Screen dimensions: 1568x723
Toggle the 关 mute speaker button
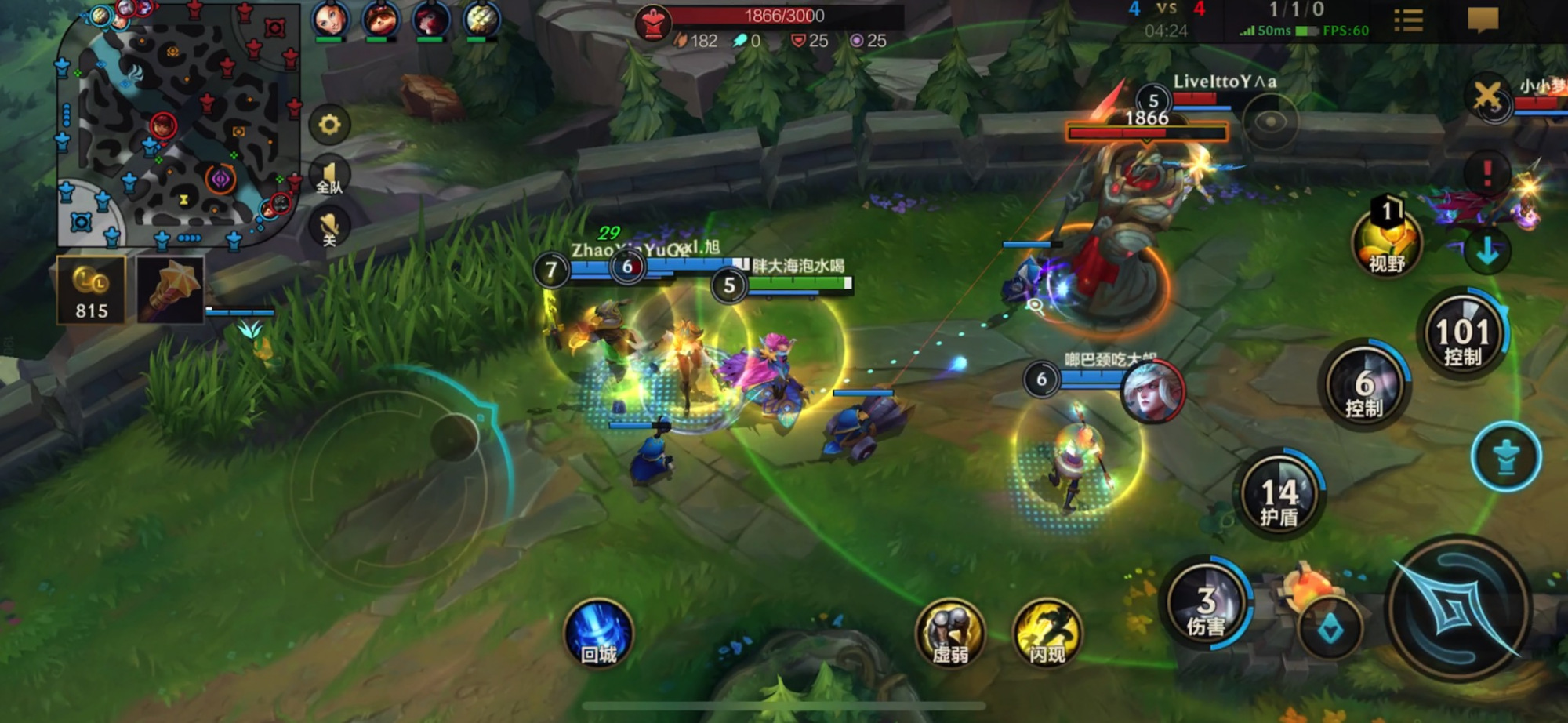(329, 229)
